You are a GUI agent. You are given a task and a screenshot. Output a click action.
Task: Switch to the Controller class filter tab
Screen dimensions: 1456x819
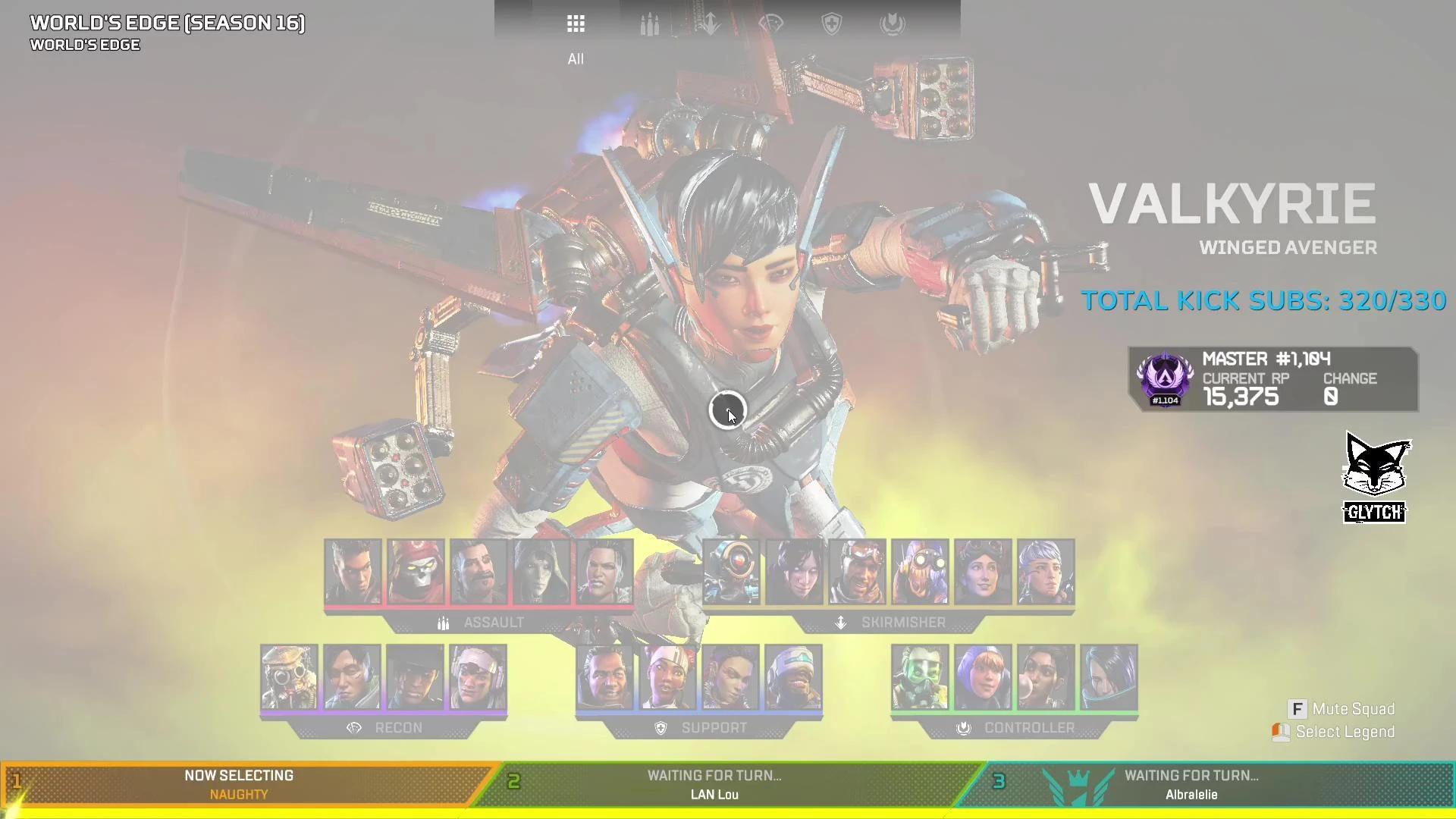click(893, 24)
